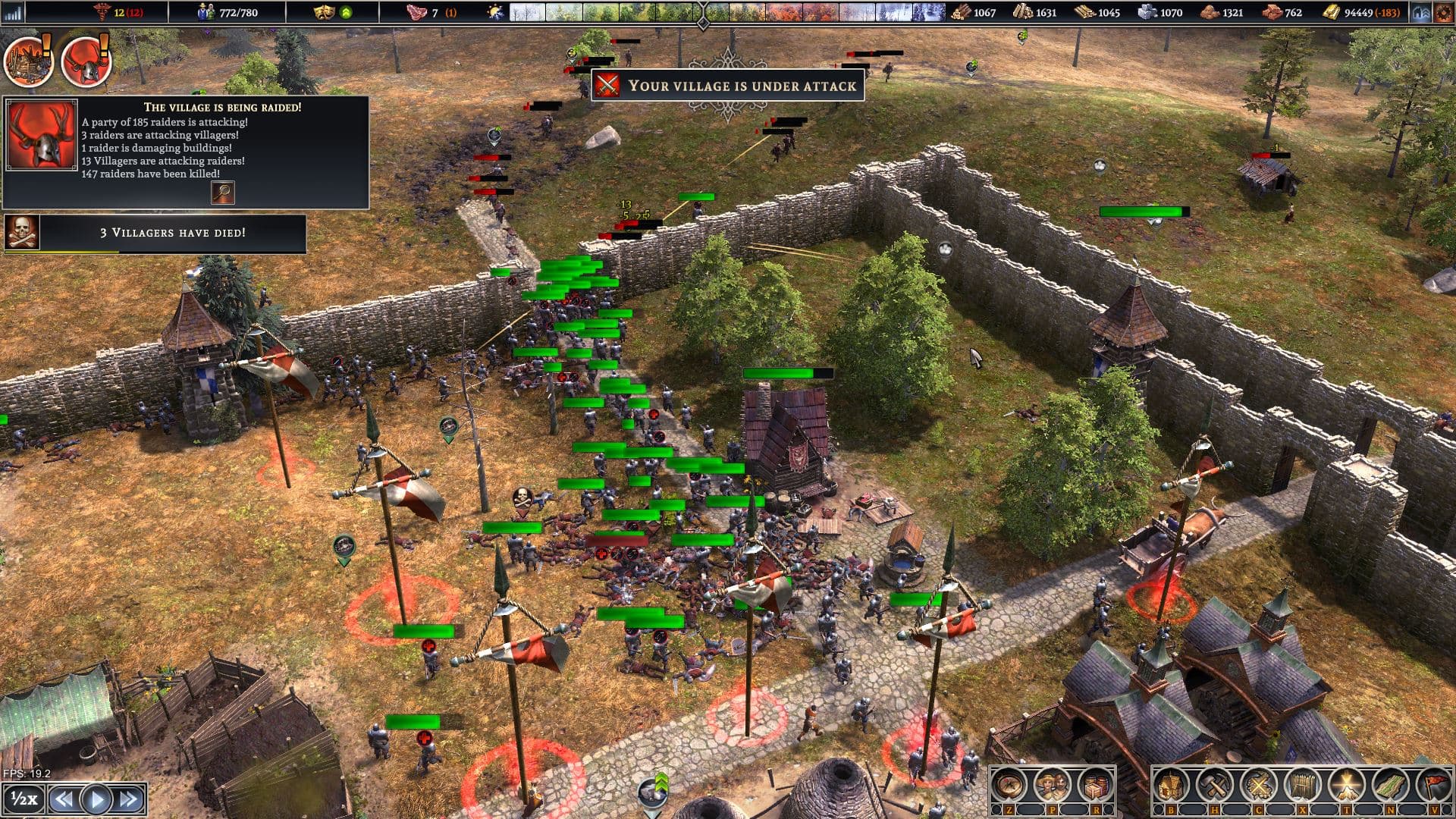This screenshot has width=1456, height=819.
Task: Open the compass map button
Action: pyautogui.click(x=1009, y=786)
